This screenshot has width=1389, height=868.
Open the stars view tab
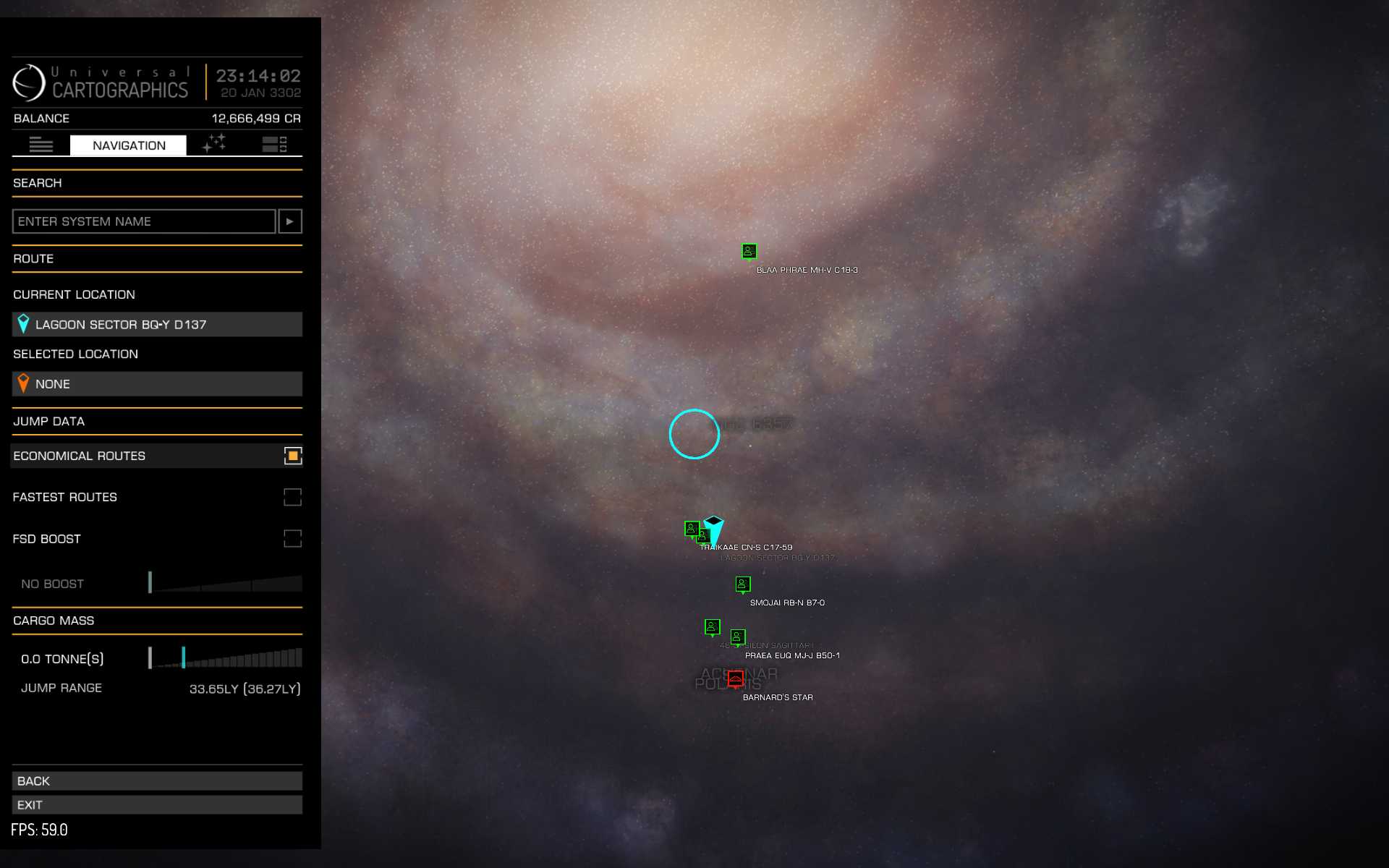pos(214,143)
